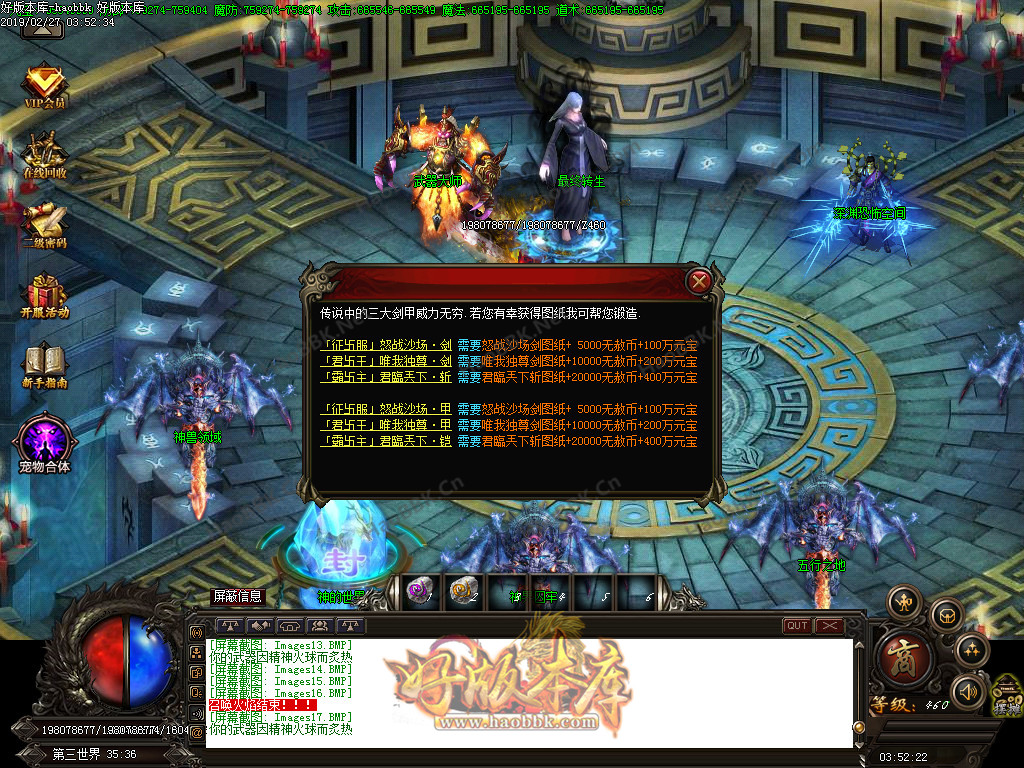Open the VIP会员 menu
The width and height of the screenshot is (1024, 768).
click(44, 86)
